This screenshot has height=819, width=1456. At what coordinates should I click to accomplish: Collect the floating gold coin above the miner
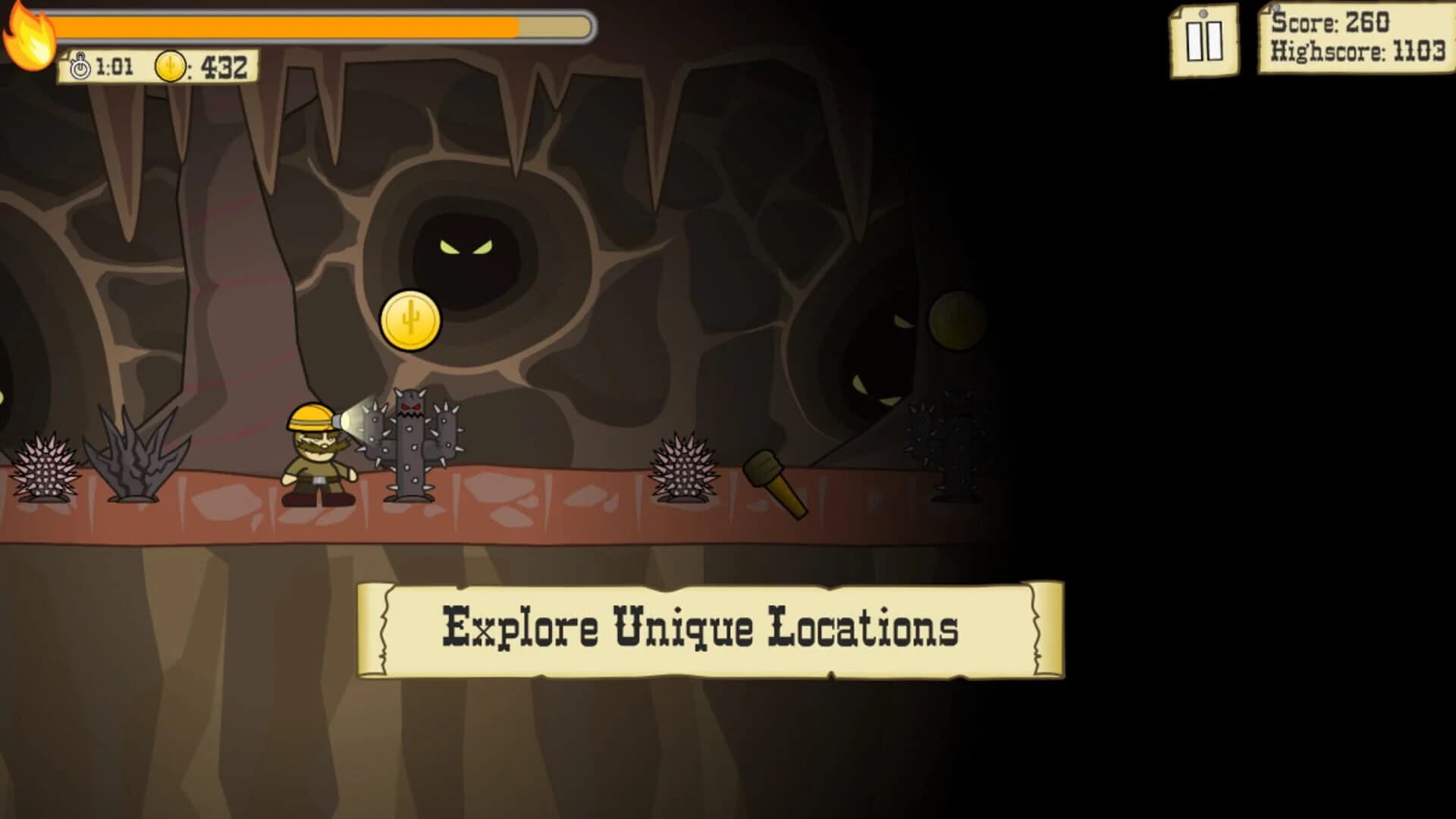412,322
